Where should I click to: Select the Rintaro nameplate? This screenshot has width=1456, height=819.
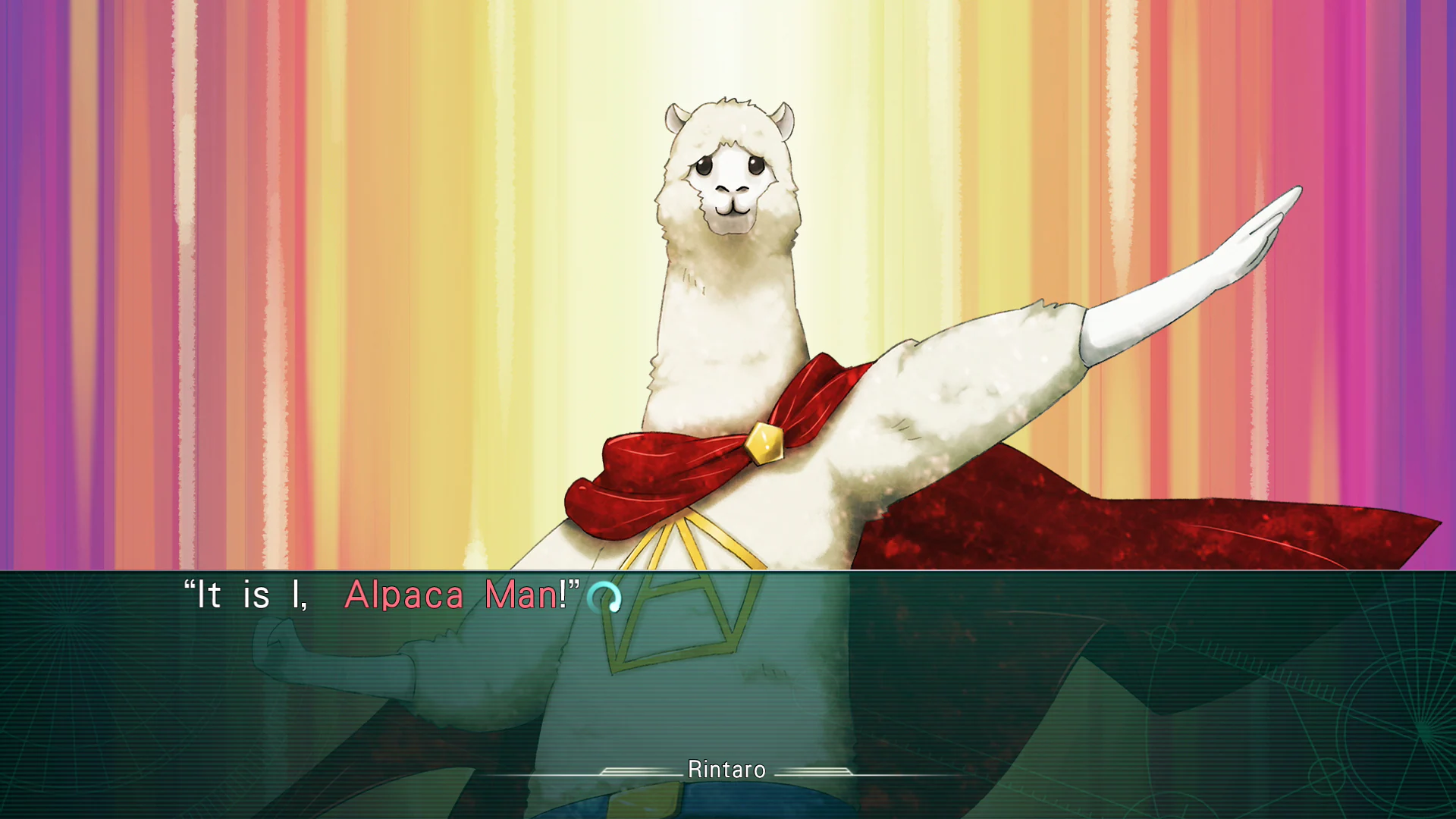pyautogui.click(x=726, y=770)
